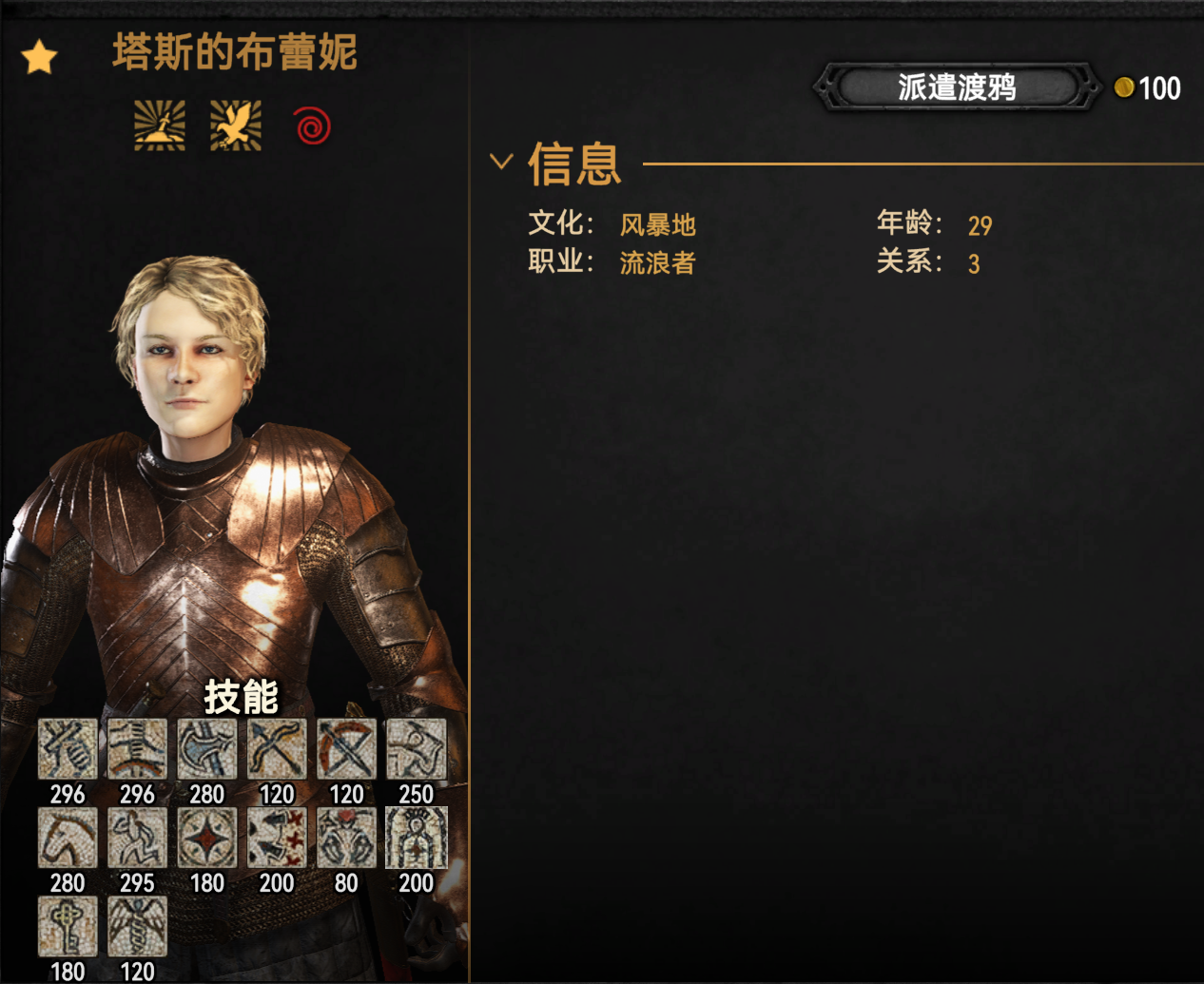1204x984 pixels.
Task: Select the sword-in-mound trait icon
Action: pos(160,125)
